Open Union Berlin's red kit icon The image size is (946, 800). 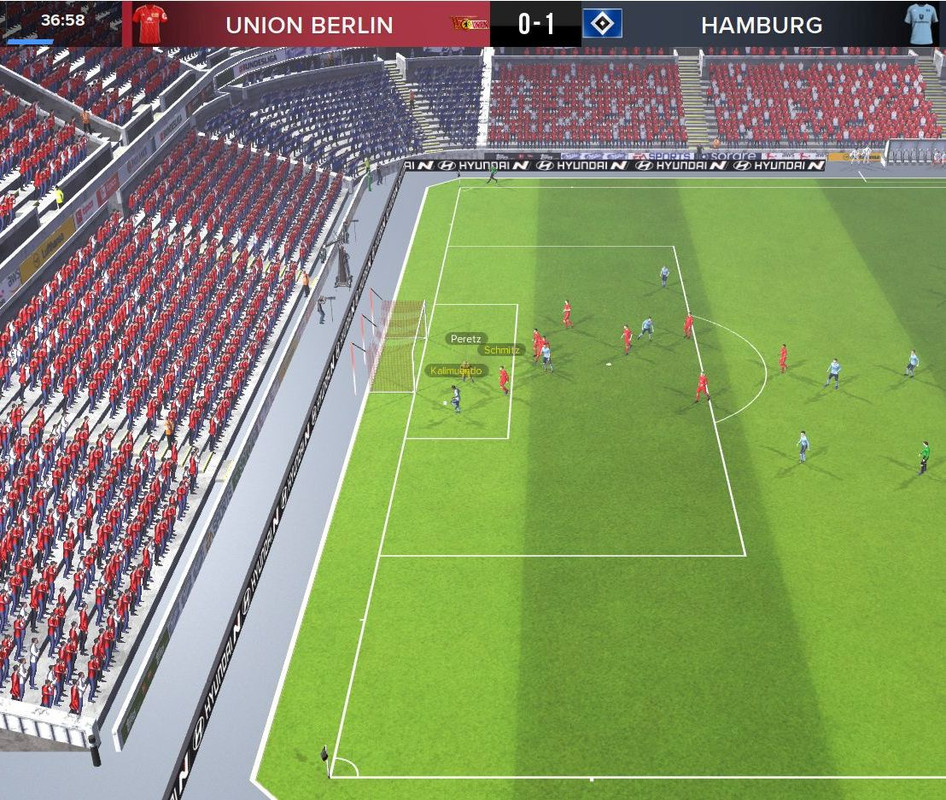coord(150,23)
